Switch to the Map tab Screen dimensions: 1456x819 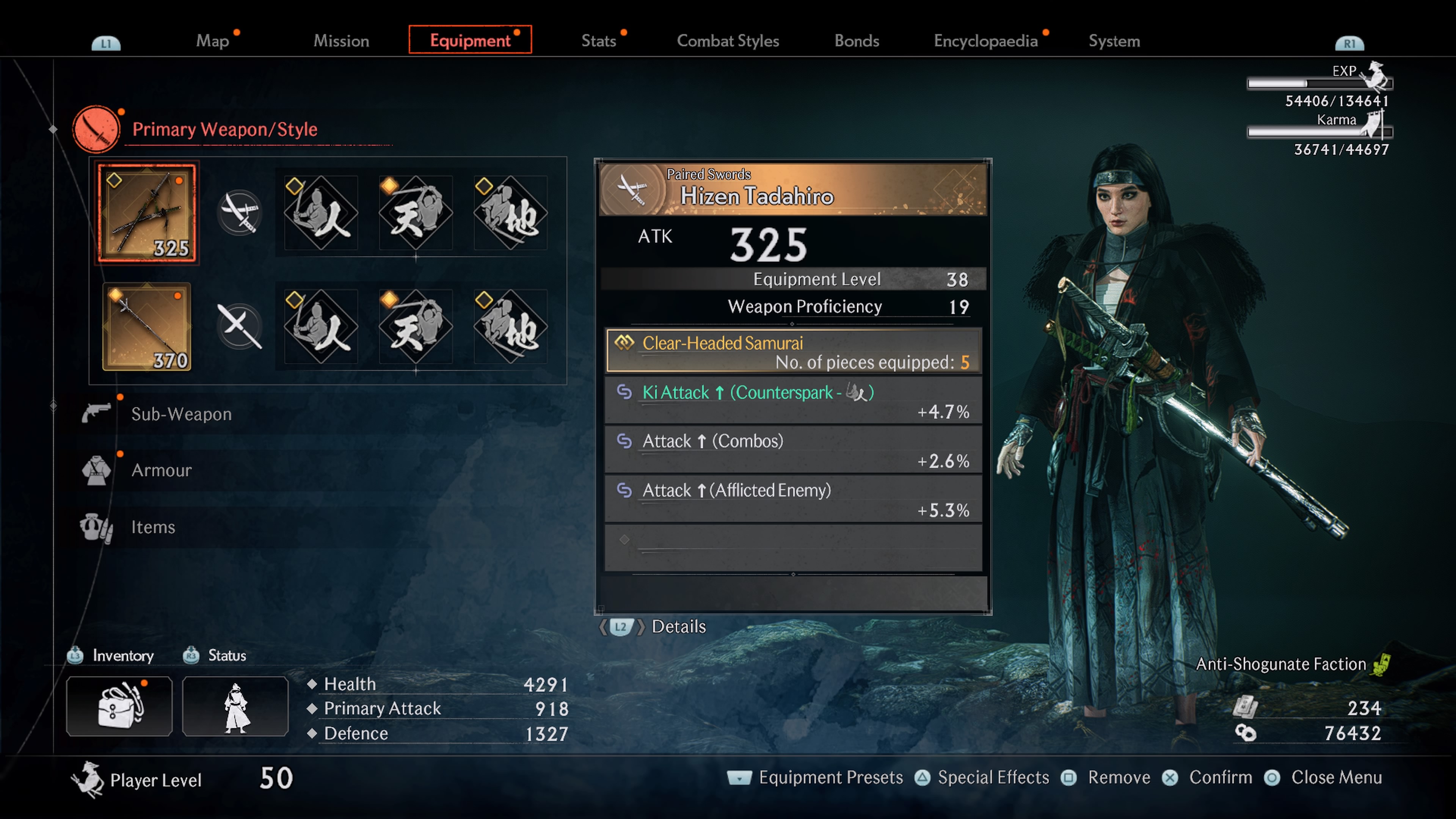[212, 41]
